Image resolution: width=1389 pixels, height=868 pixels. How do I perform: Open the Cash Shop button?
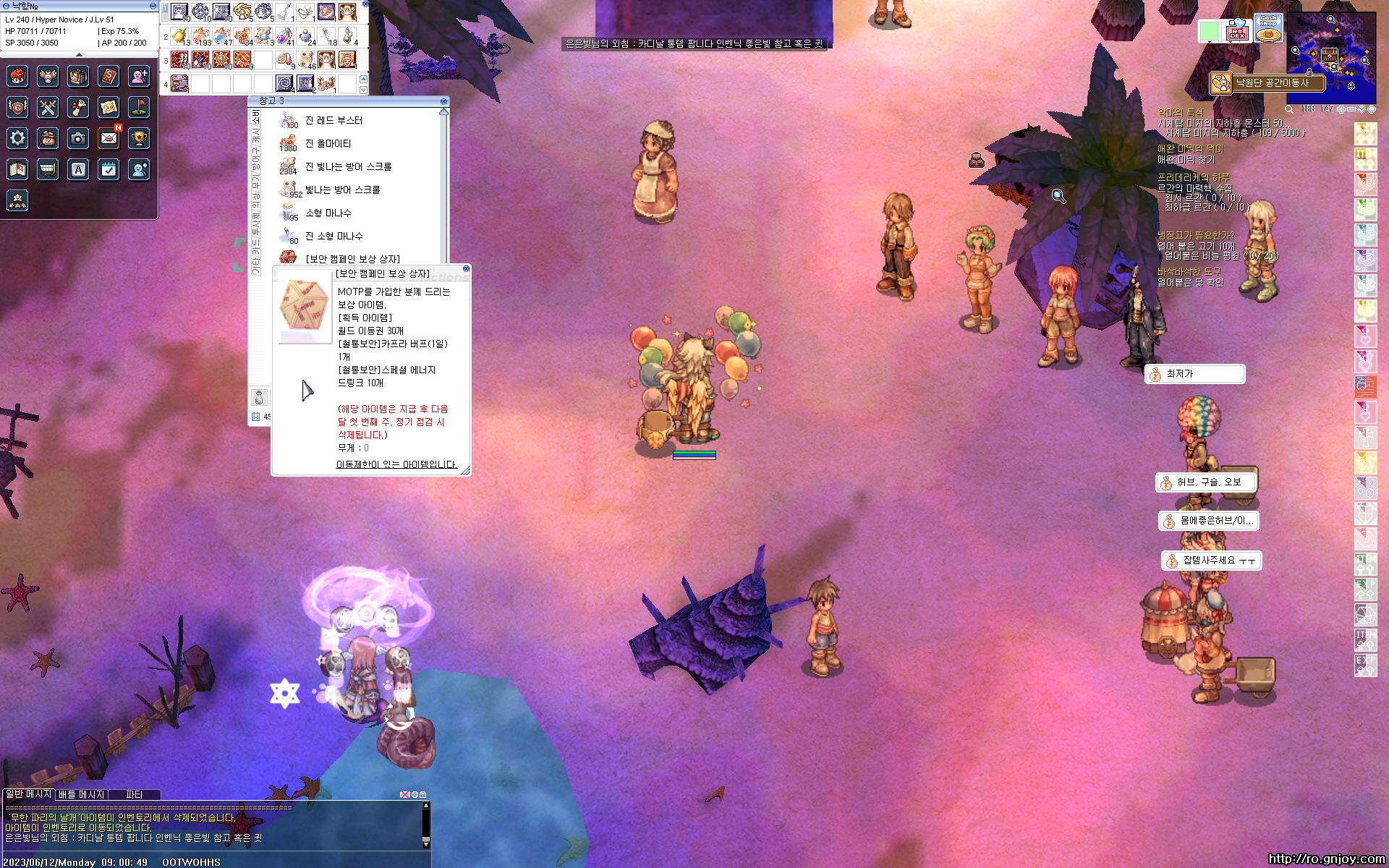coord(1267,28)
